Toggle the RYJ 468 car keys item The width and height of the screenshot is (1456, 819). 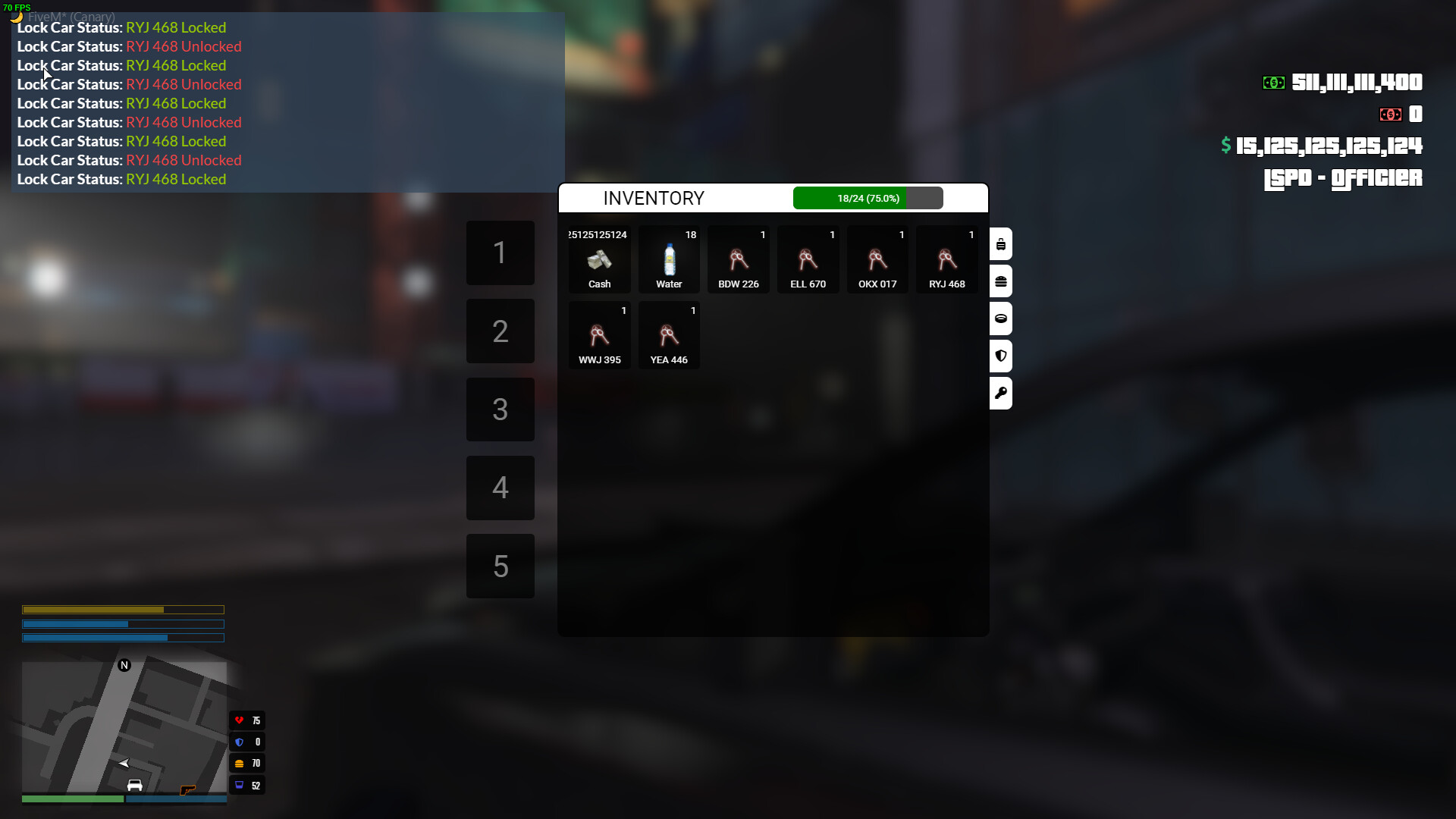[x=946, y=259]
